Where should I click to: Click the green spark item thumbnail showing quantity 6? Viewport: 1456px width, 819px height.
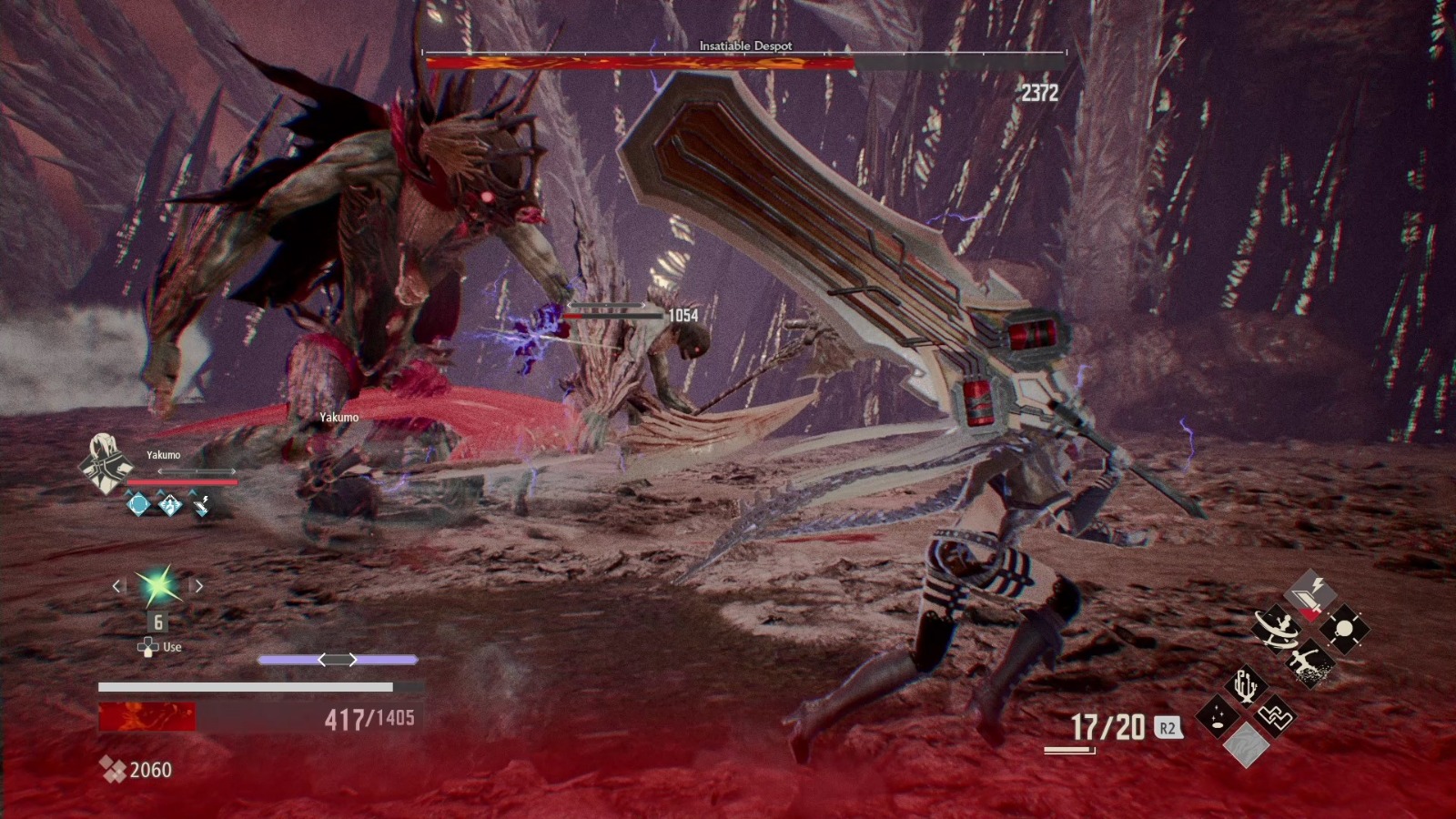(x=157, y=590)
